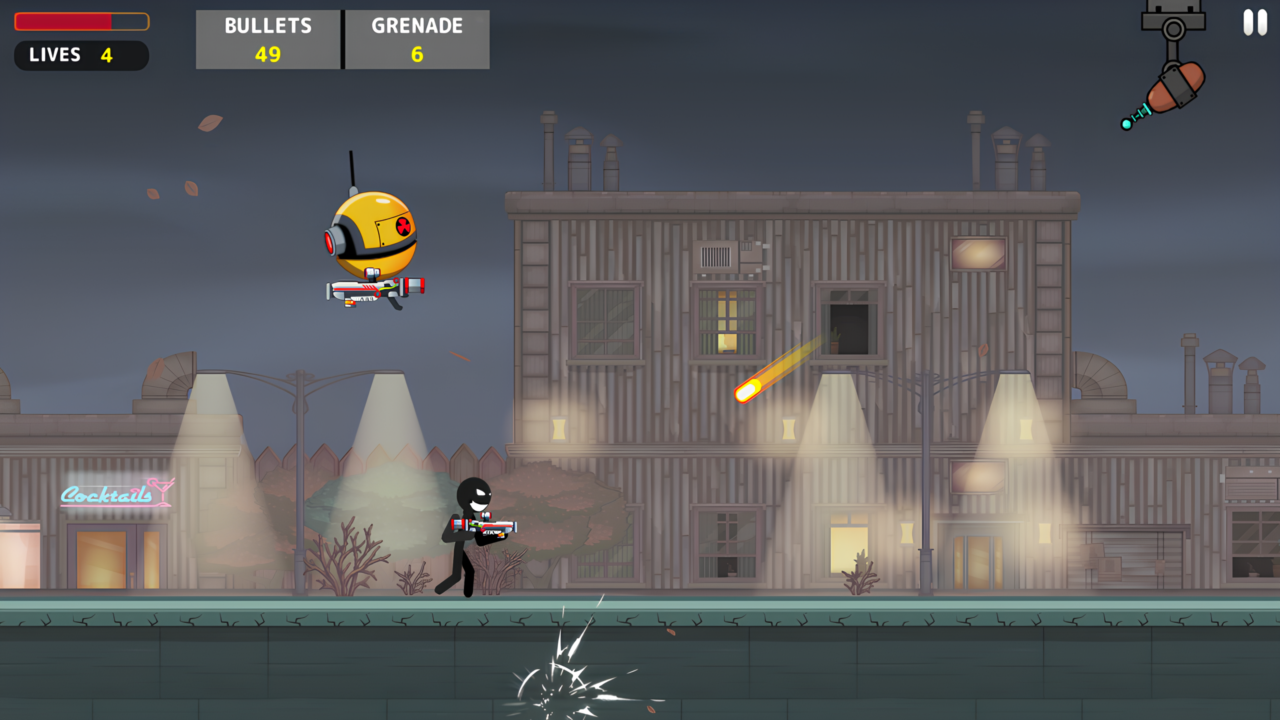Click the GRENADE counter panel
This screenshot has width=1280, height=720.
417,39
